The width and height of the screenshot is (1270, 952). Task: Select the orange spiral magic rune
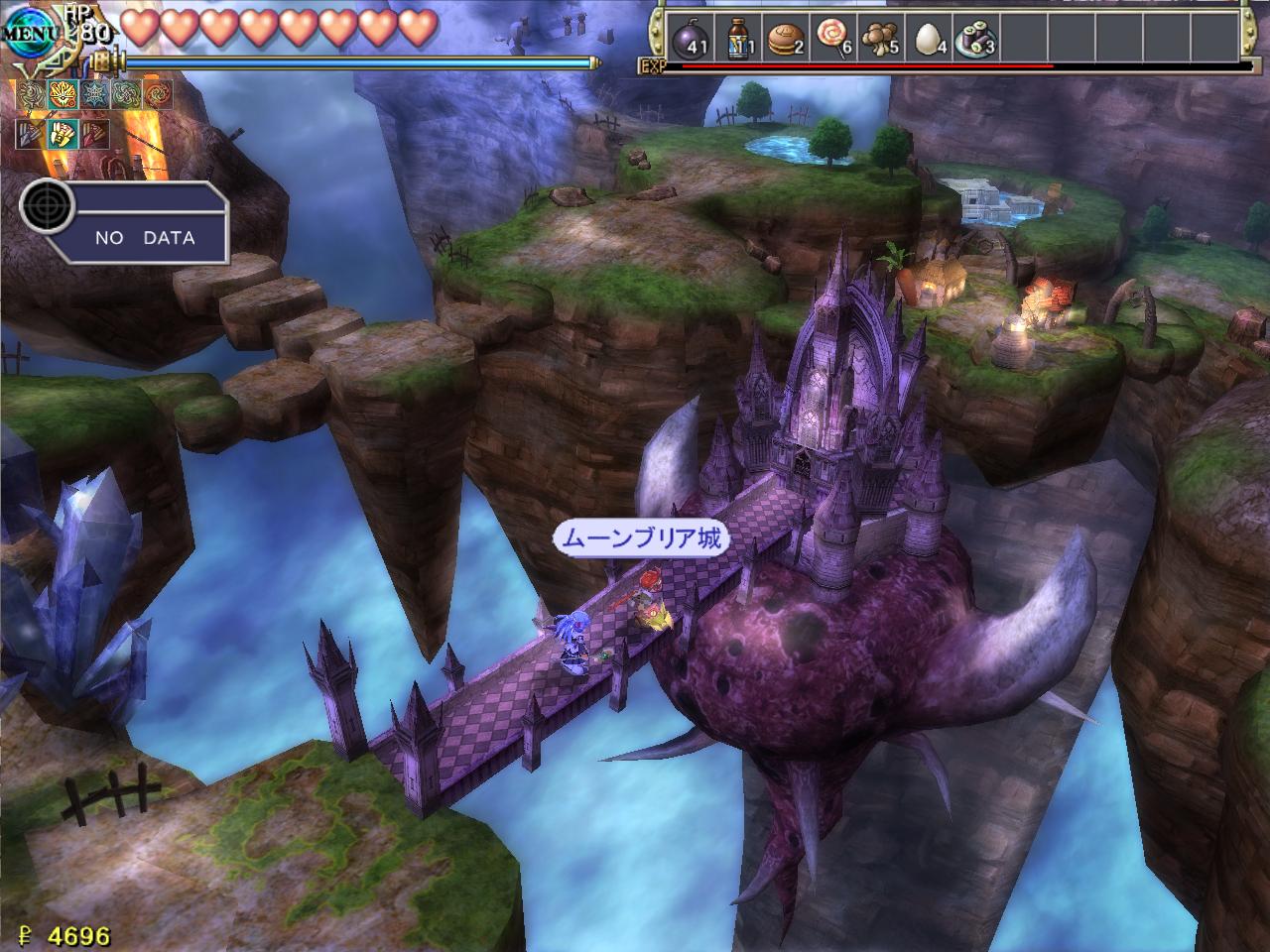[157, 95]
